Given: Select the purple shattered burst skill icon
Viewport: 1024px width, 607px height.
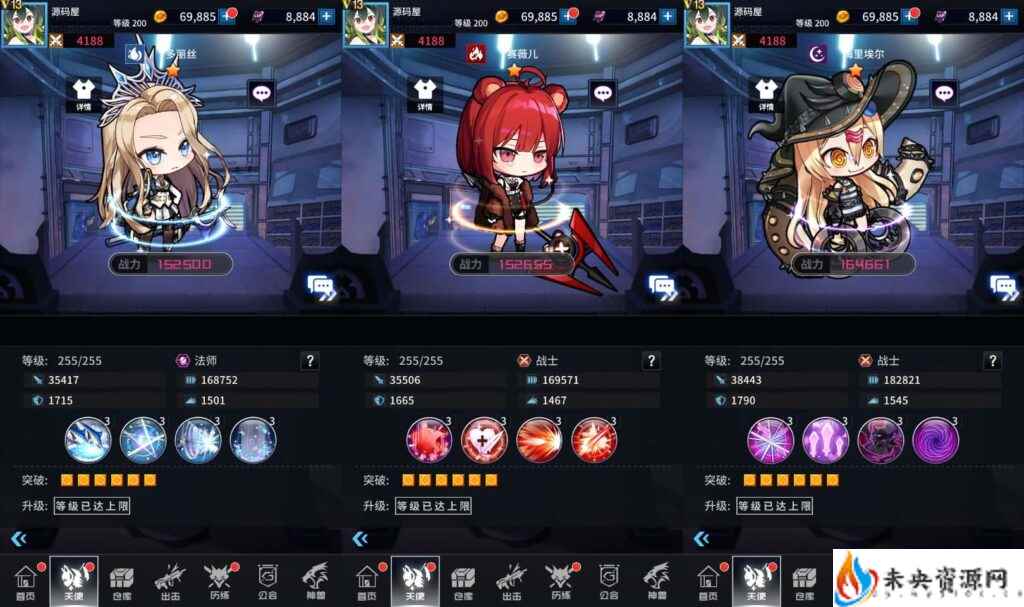Looking at the screenshot, I should pyautogui.click(x=771, y=439).
